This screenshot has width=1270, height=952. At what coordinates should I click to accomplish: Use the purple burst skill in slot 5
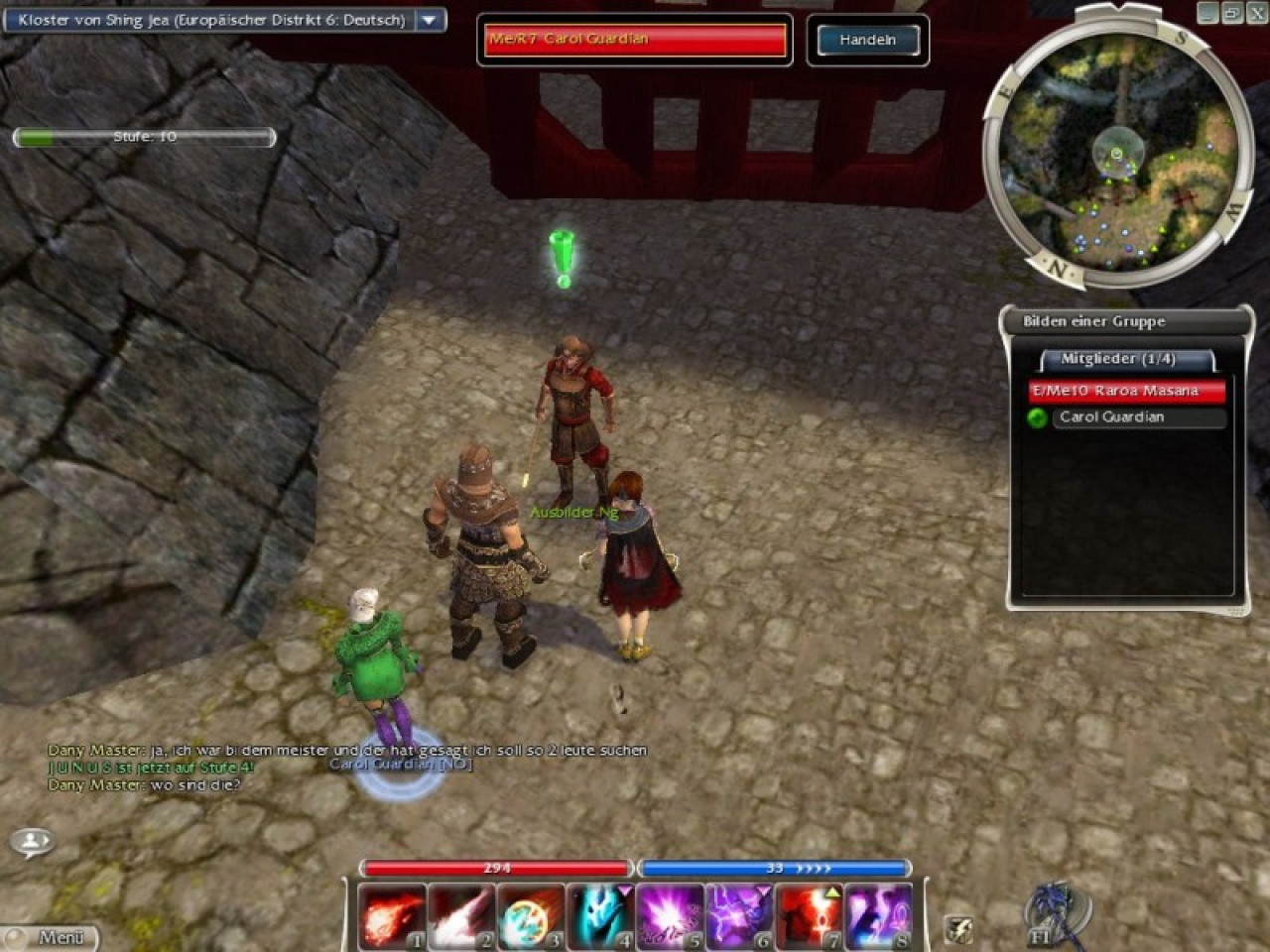[x=670, y=914]
